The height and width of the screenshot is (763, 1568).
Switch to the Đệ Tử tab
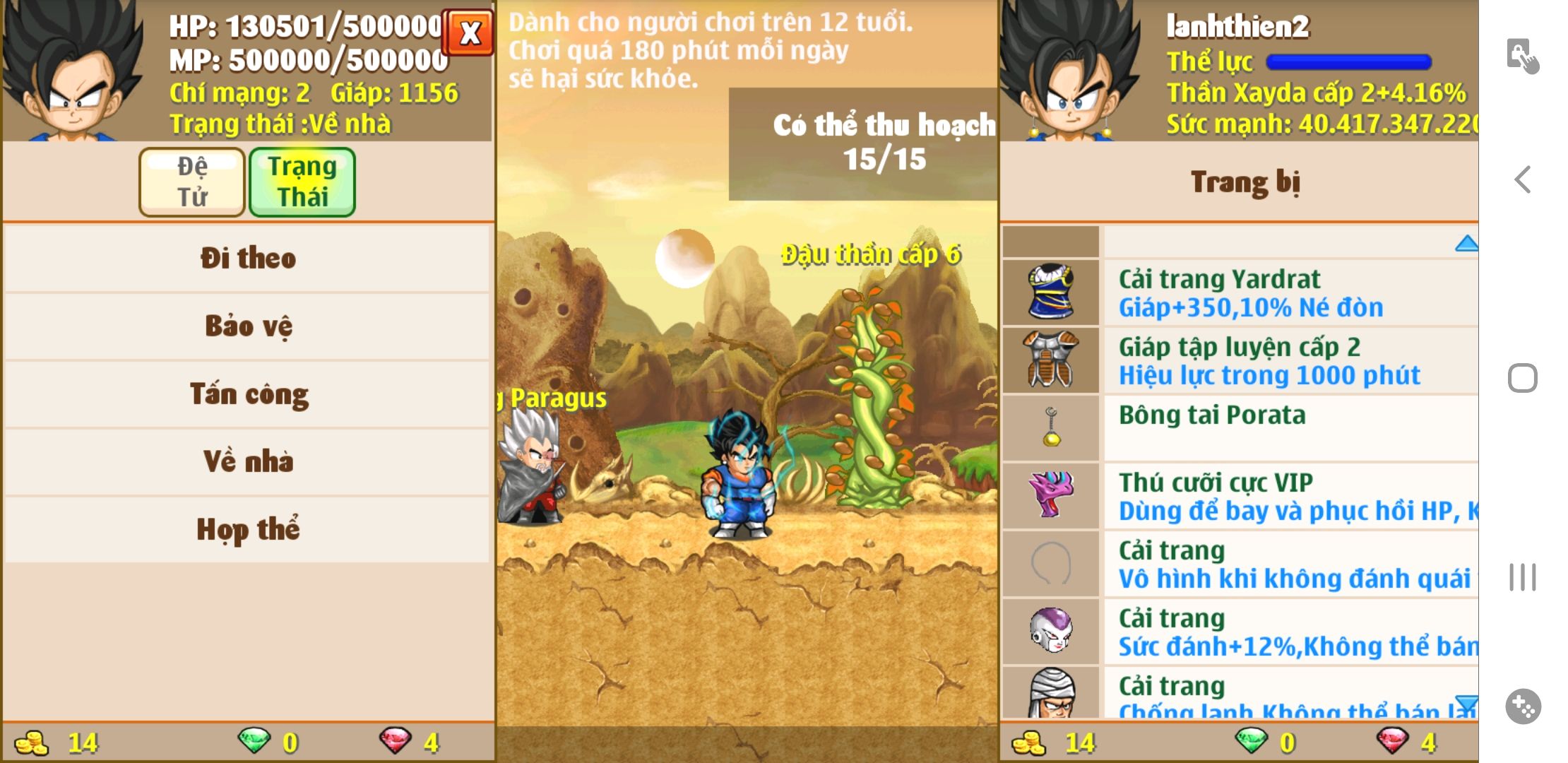(192, 182)
